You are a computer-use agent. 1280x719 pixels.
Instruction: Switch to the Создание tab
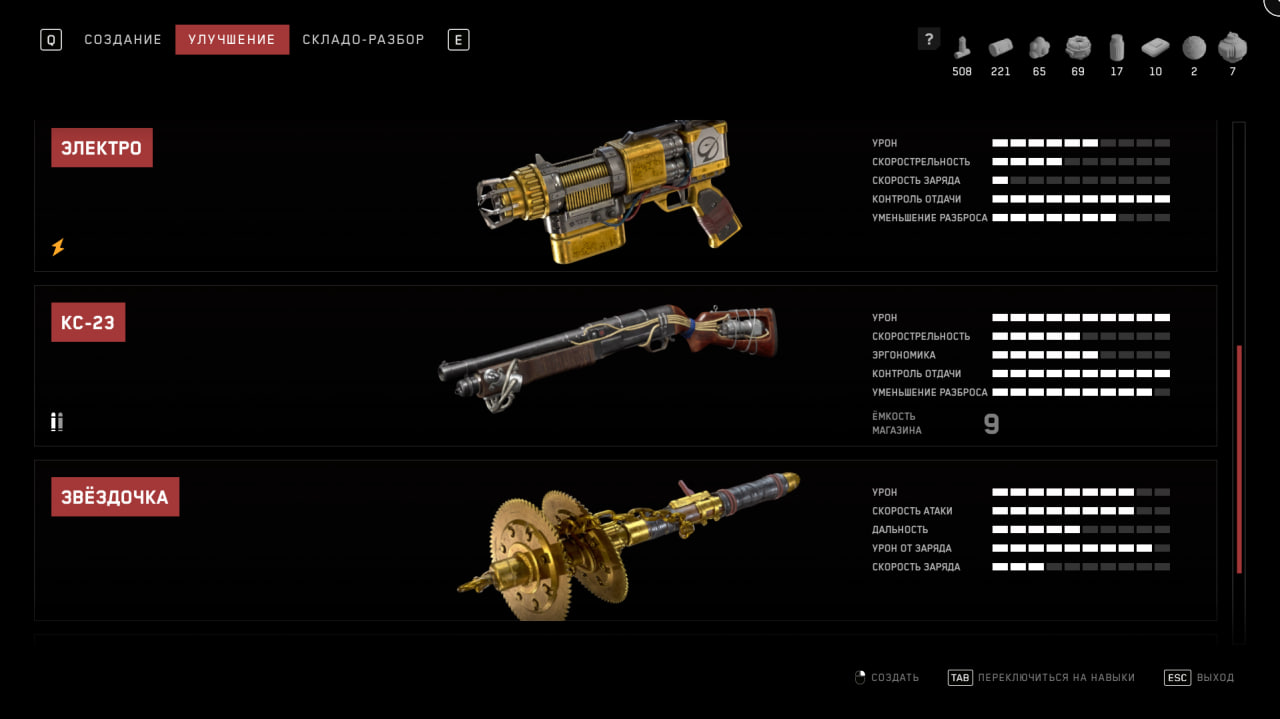[123, 40]
